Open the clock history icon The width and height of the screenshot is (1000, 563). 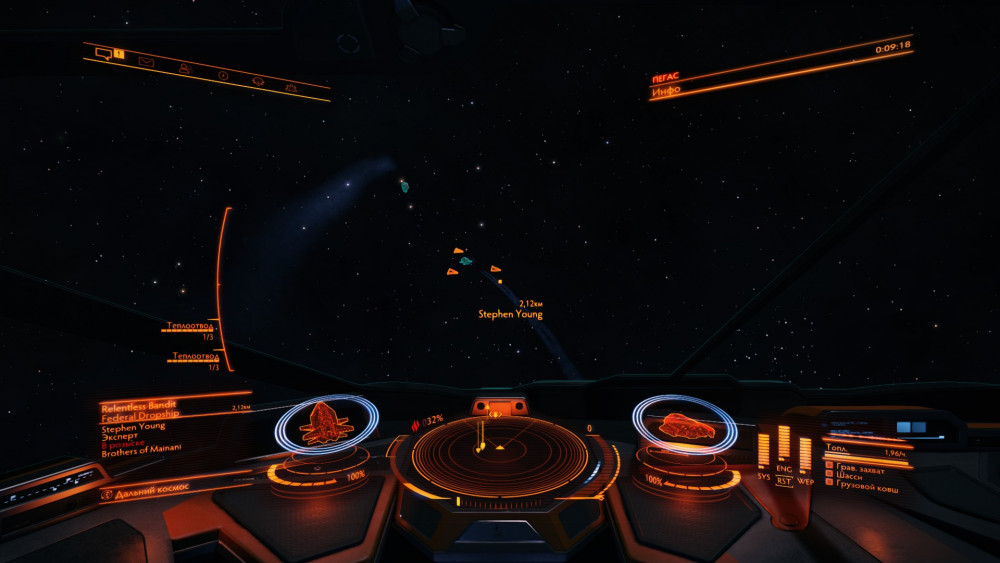[223, 75]
